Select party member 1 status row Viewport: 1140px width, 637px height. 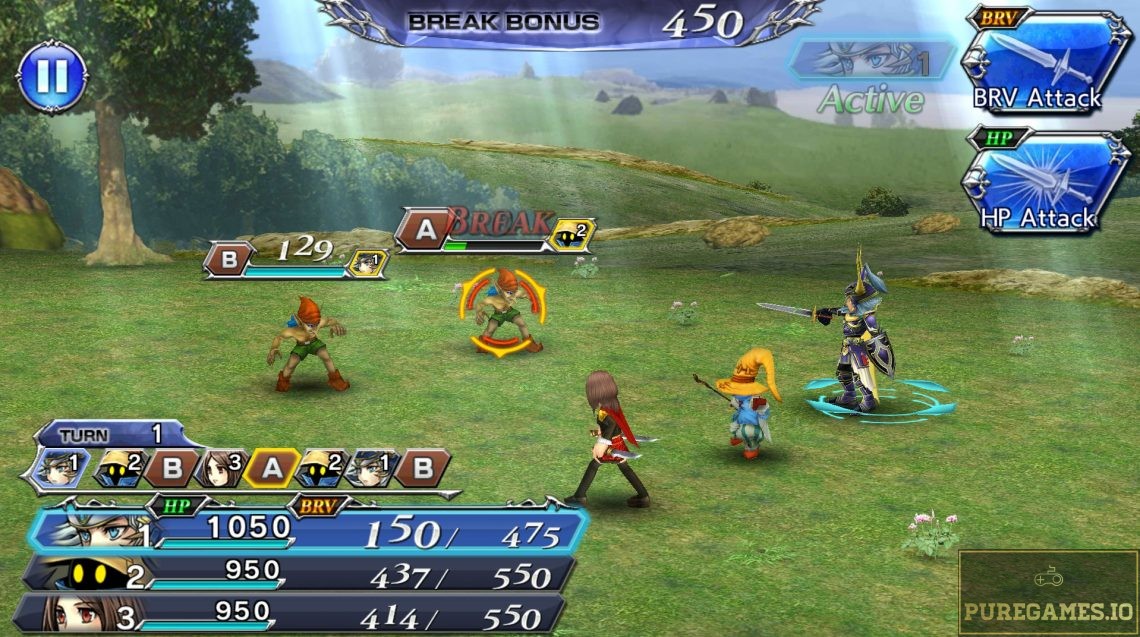tap(310, 530)
